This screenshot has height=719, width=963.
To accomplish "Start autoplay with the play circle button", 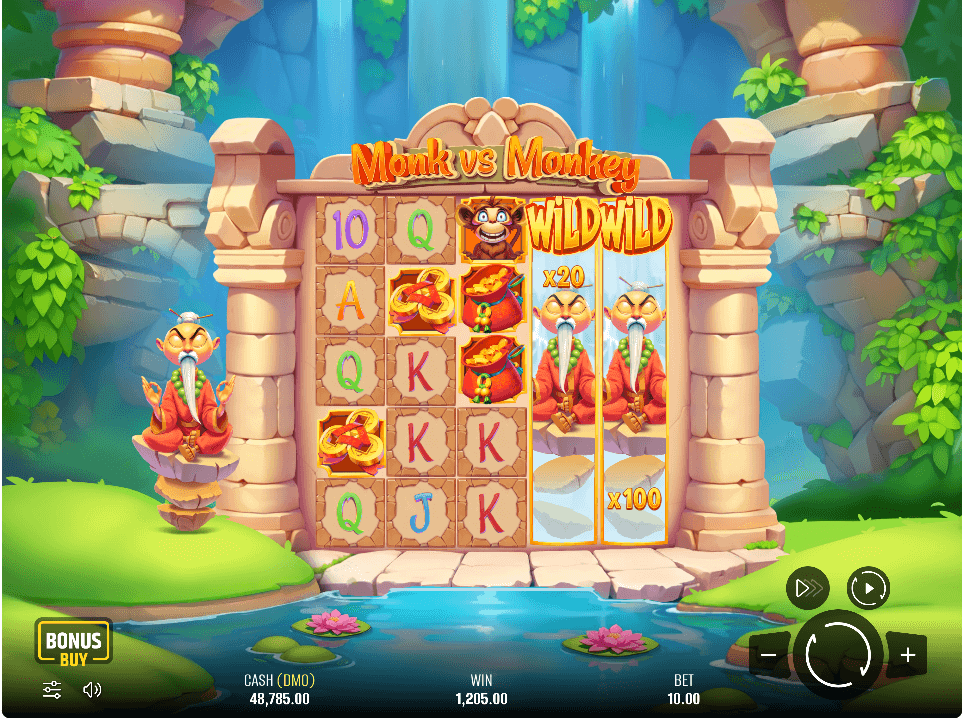I will click(x=868, y=588).
